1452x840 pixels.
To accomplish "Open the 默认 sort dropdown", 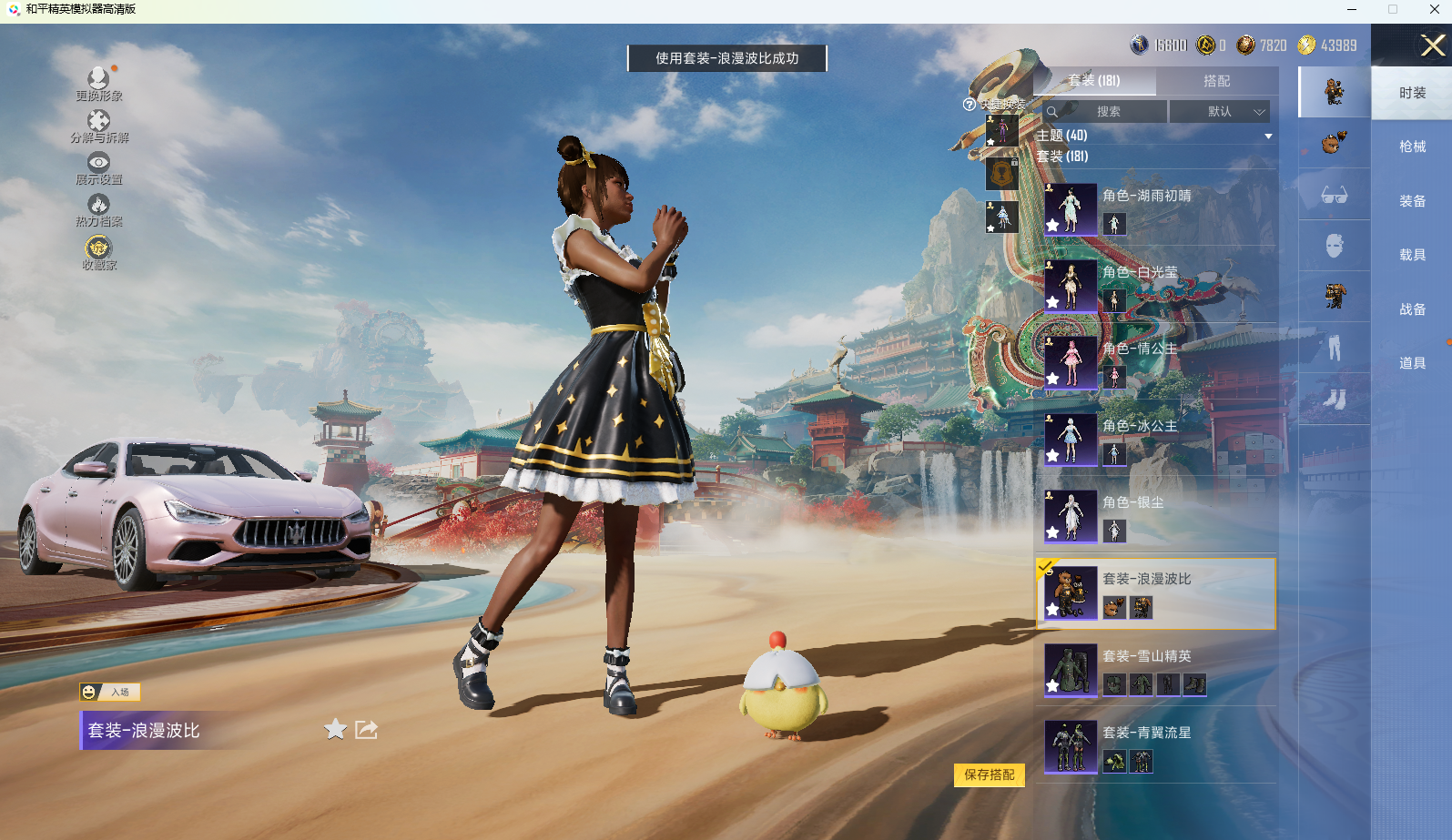I will coord(1220,112).
